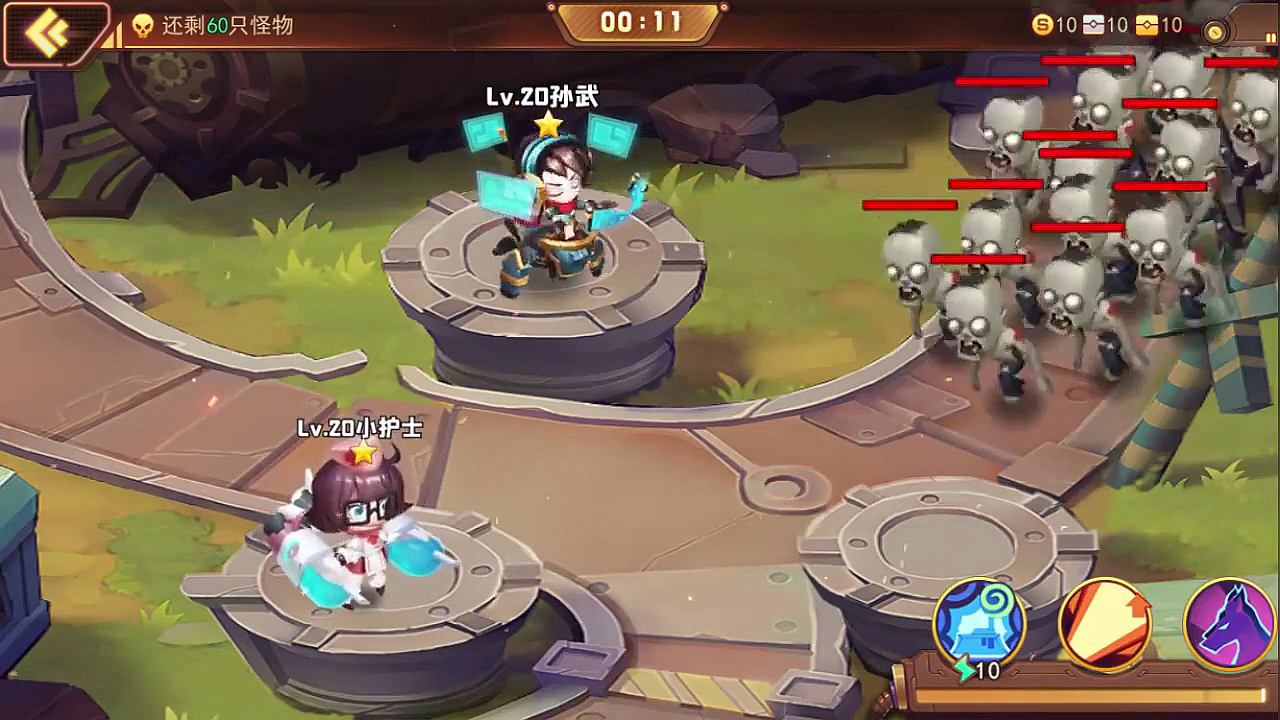Activate the blue house swirl skill
The width and height of the screenshot is (1280, 720).
(x=980, y=624)
